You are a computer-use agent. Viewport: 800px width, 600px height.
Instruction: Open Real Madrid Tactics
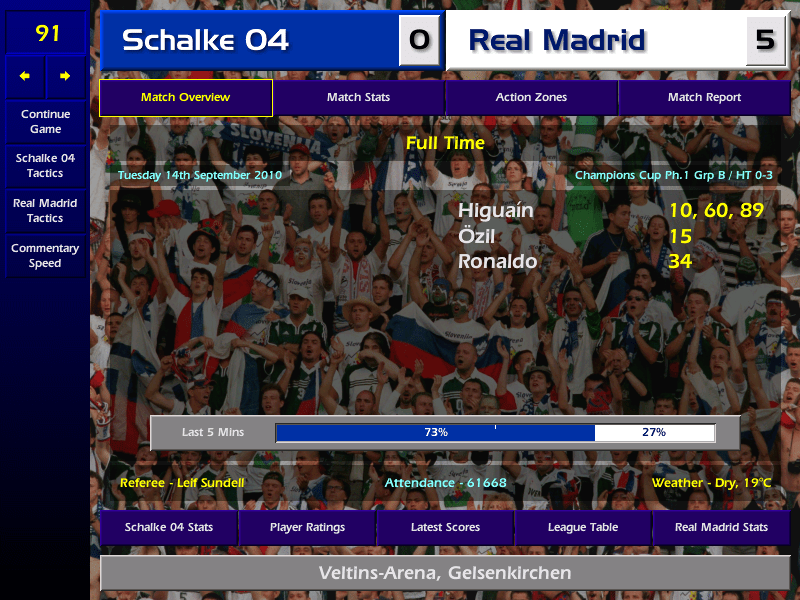tap(45, 210)
